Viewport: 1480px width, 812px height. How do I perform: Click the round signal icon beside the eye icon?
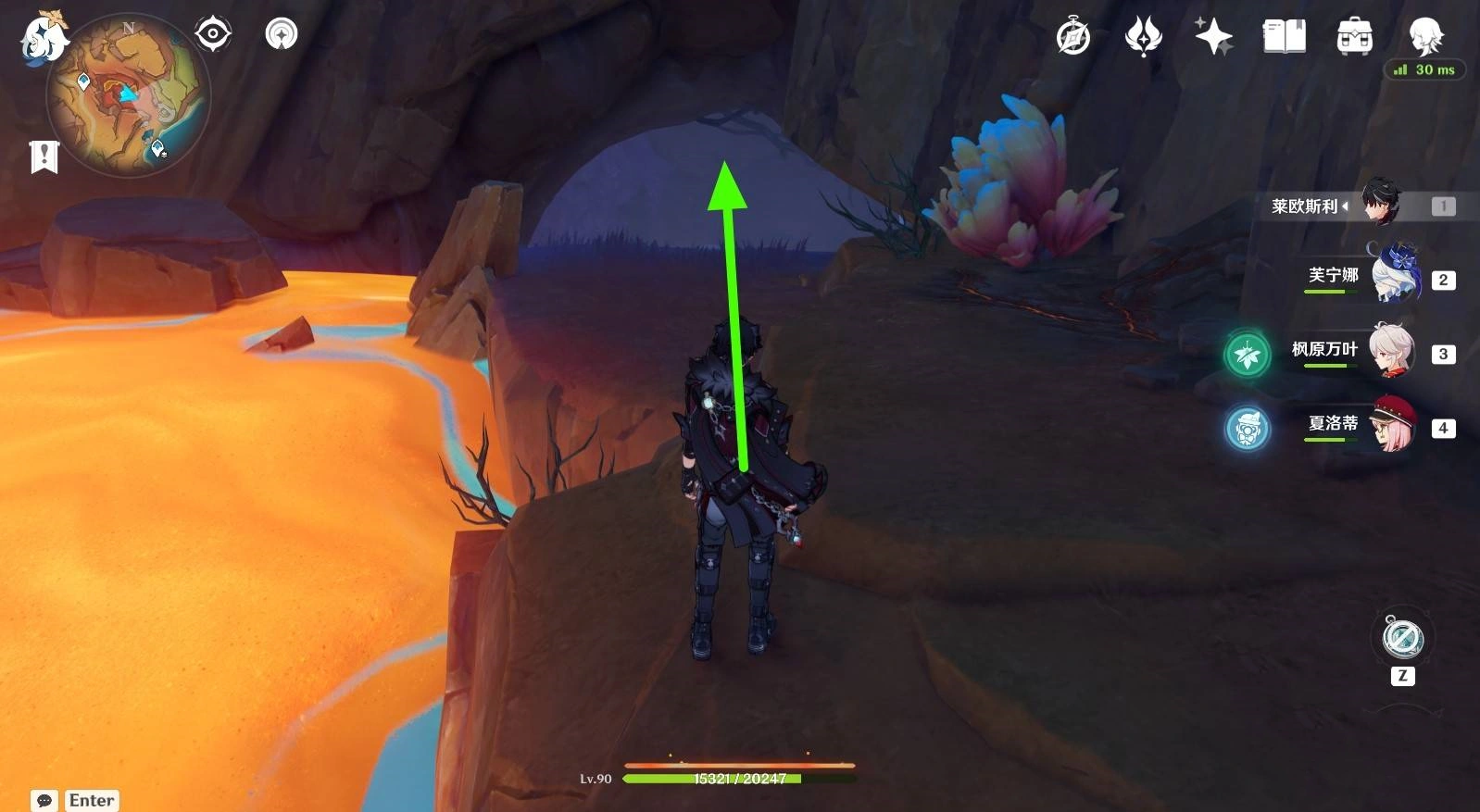pyautogui.click(x=282, y=34)
